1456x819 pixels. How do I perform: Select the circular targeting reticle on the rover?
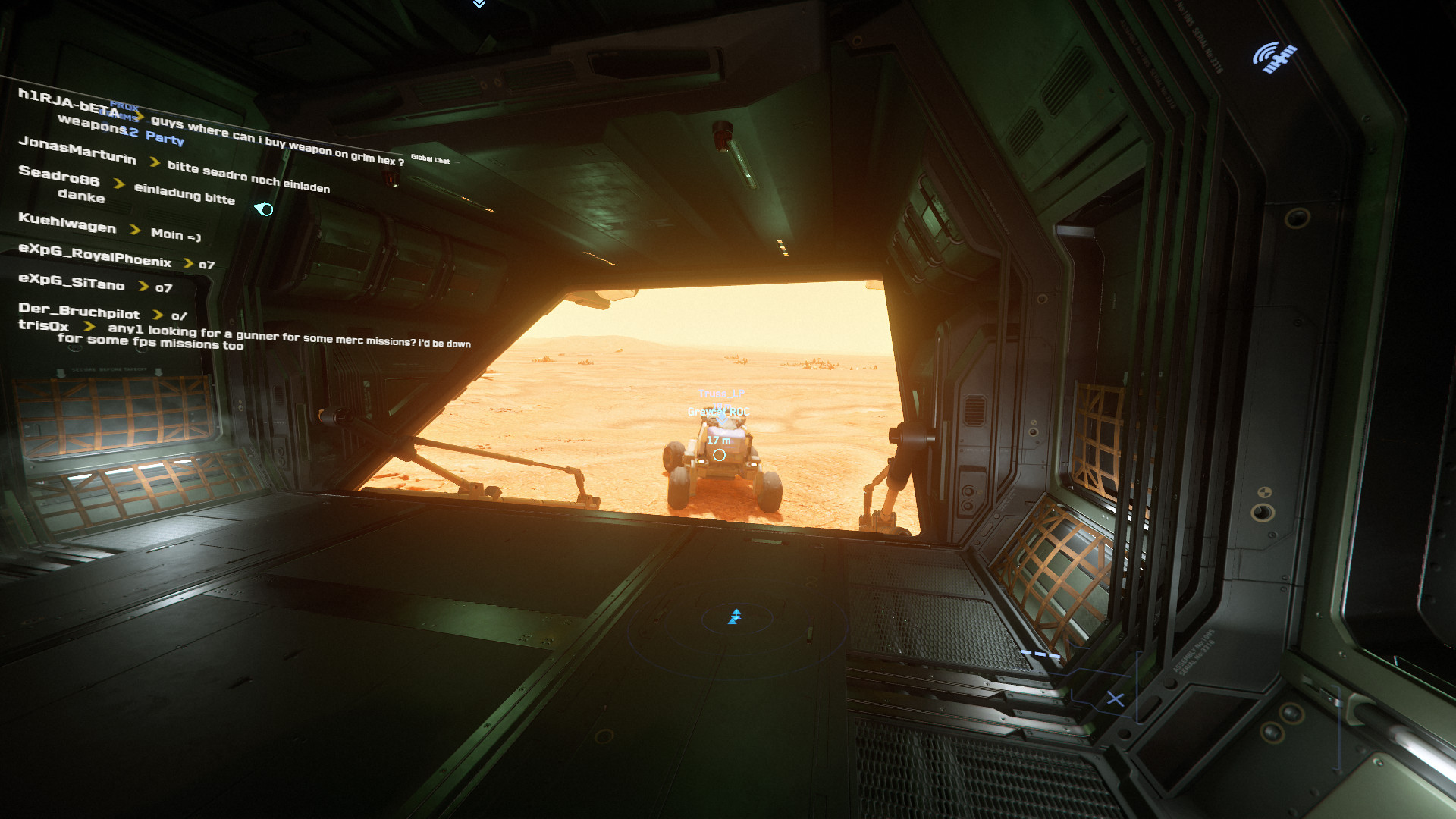click(x=720, y=455)
